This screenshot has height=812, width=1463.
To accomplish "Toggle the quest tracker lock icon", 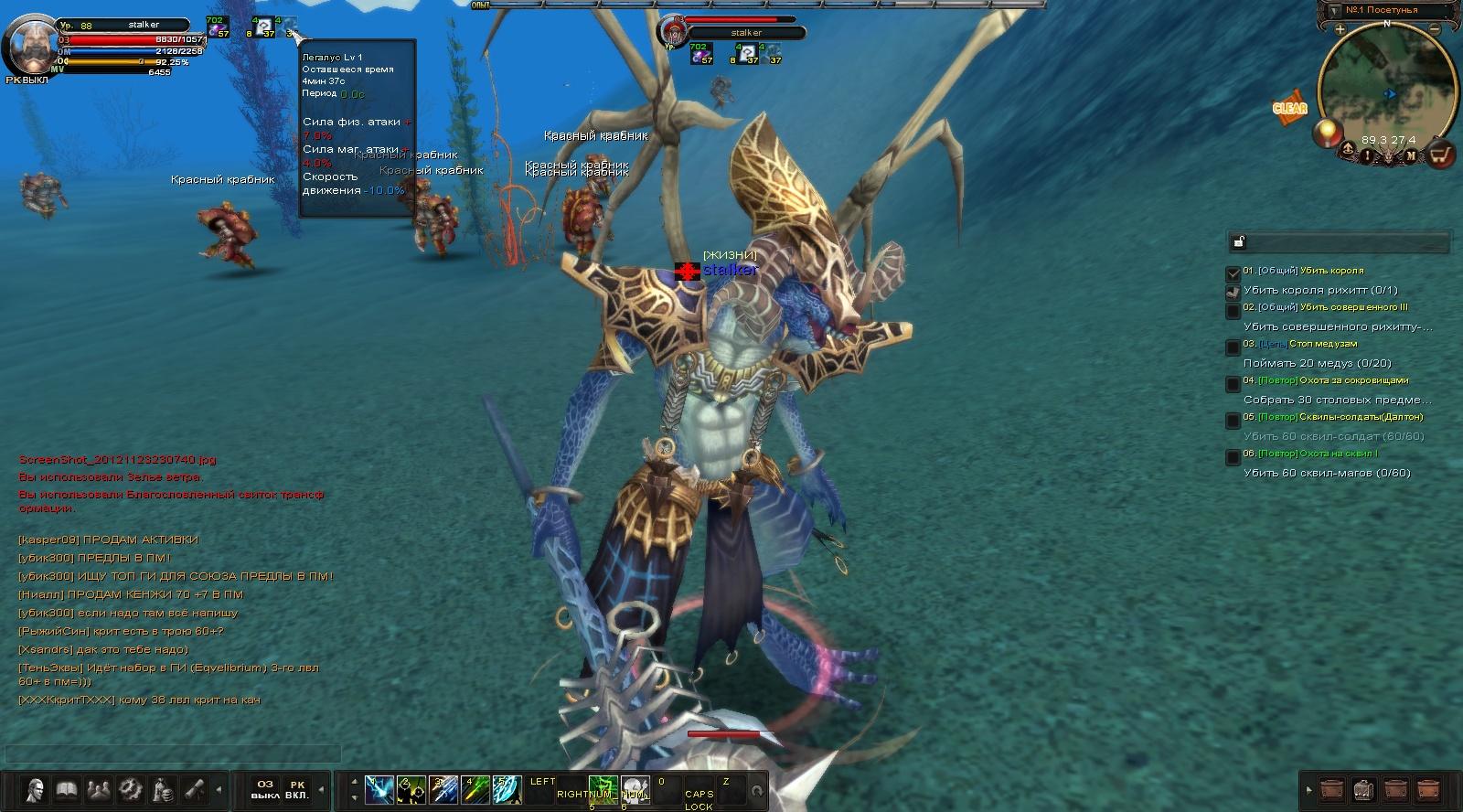I will click(1239, 242).
